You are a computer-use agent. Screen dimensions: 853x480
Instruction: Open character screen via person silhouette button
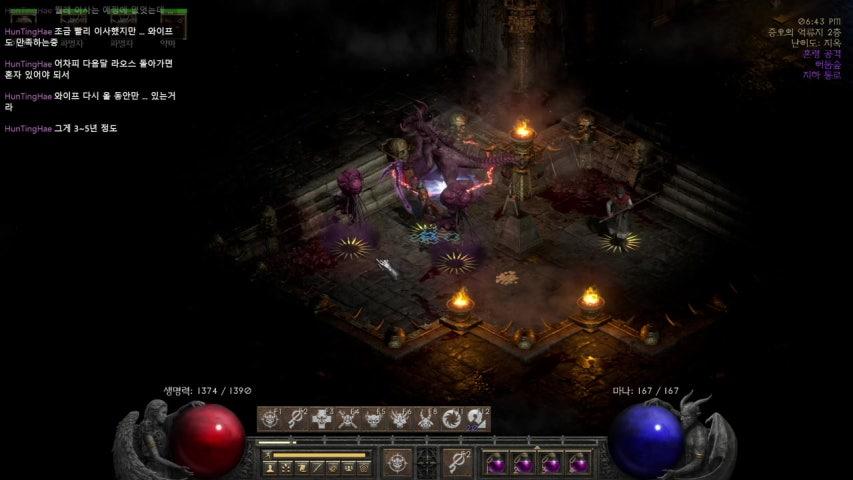point(270,468)
